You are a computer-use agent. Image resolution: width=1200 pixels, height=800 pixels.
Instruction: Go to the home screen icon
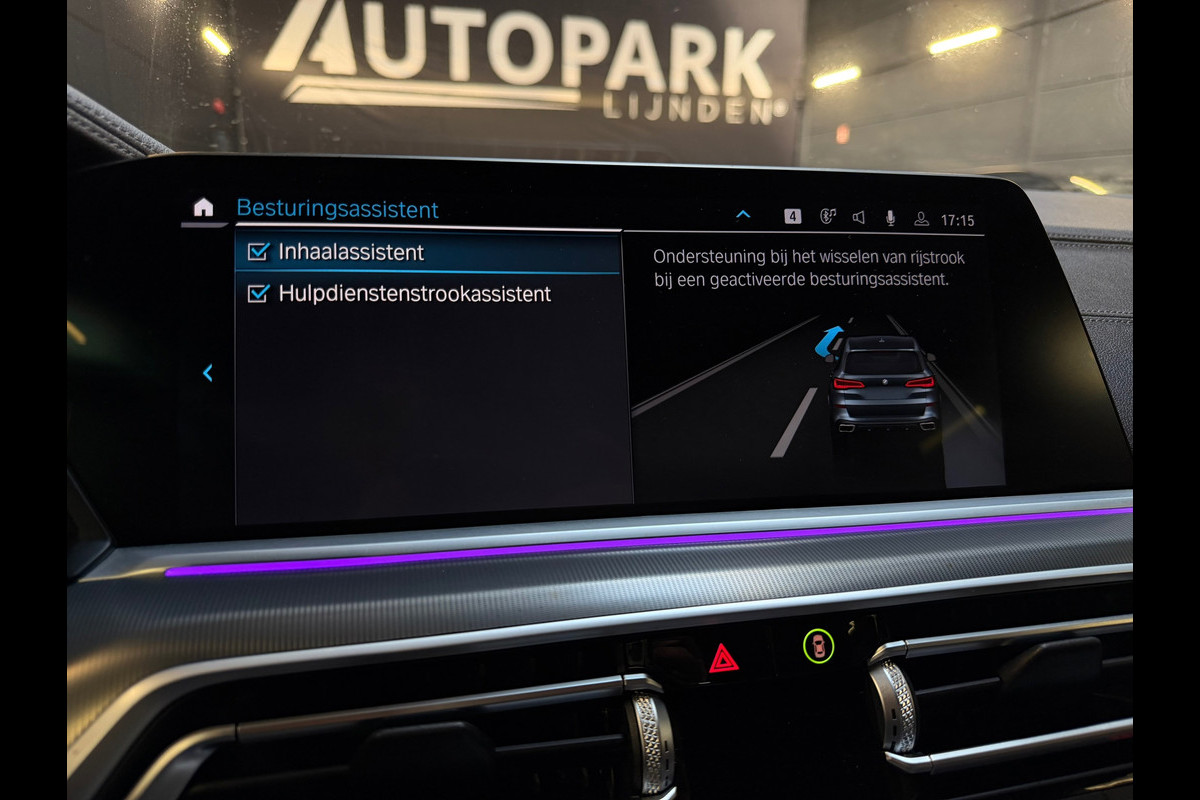203,207
